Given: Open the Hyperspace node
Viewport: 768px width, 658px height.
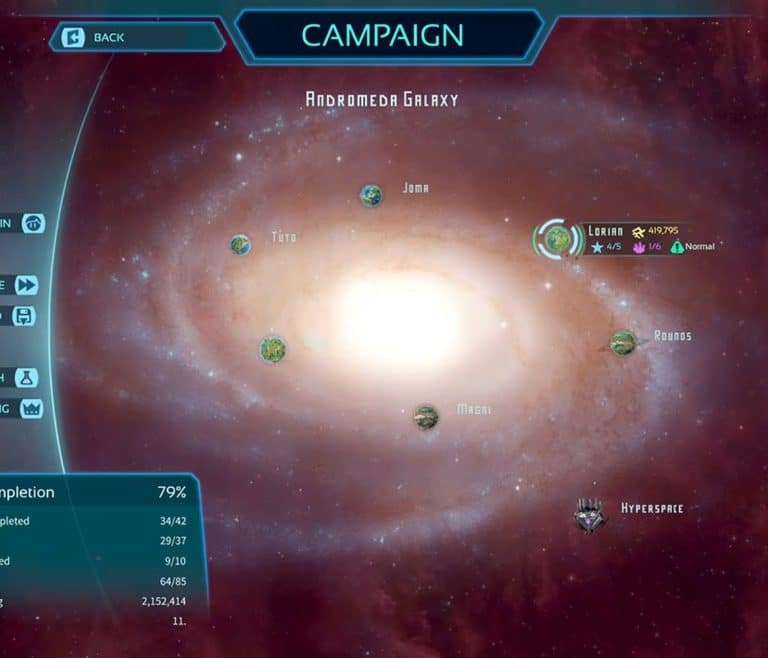Looking at the screenshot, I should (589, 514).
